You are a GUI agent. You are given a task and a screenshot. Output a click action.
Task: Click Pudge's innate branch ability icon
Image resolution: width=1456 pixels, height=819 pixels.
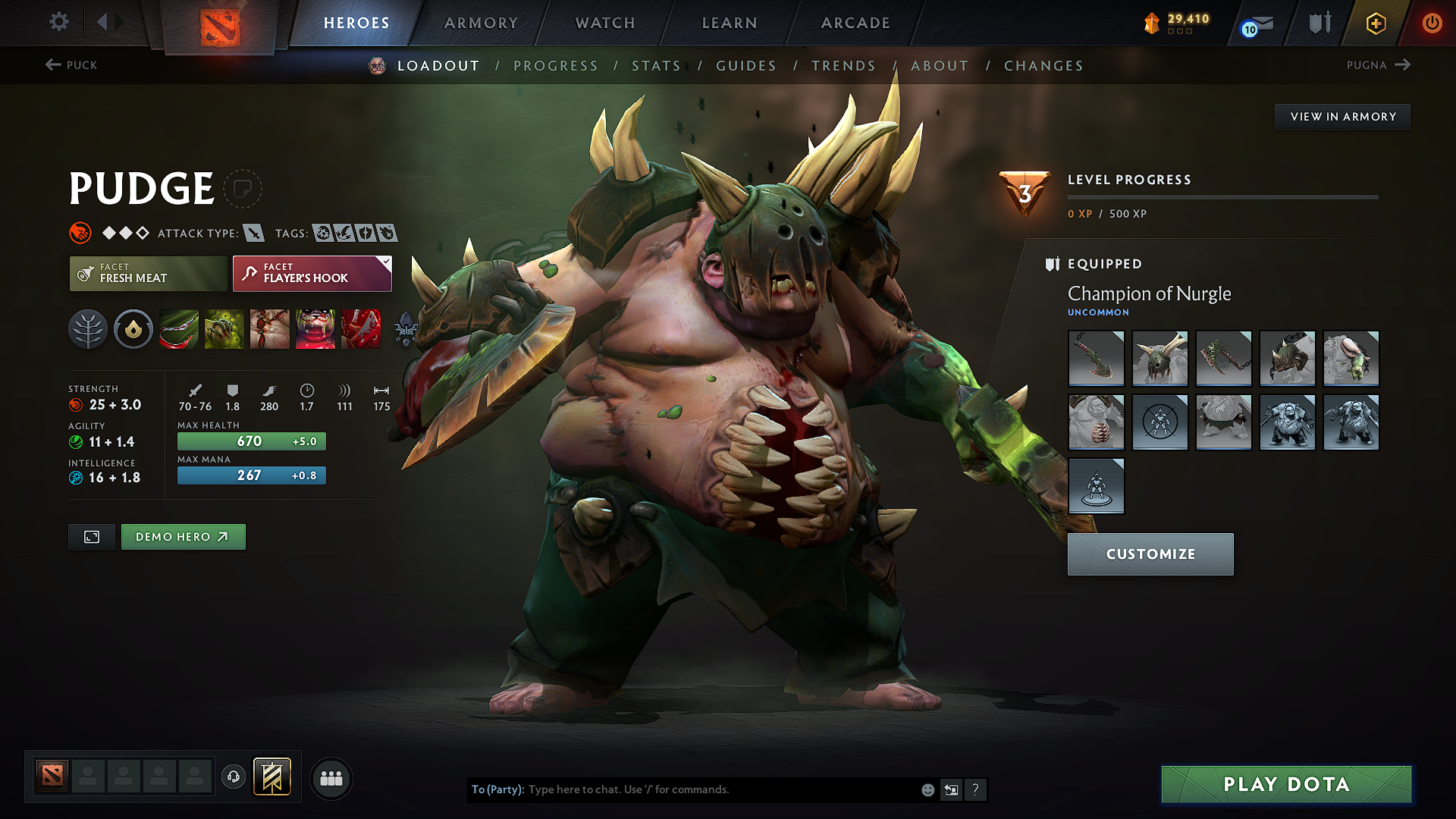point(88,329)
